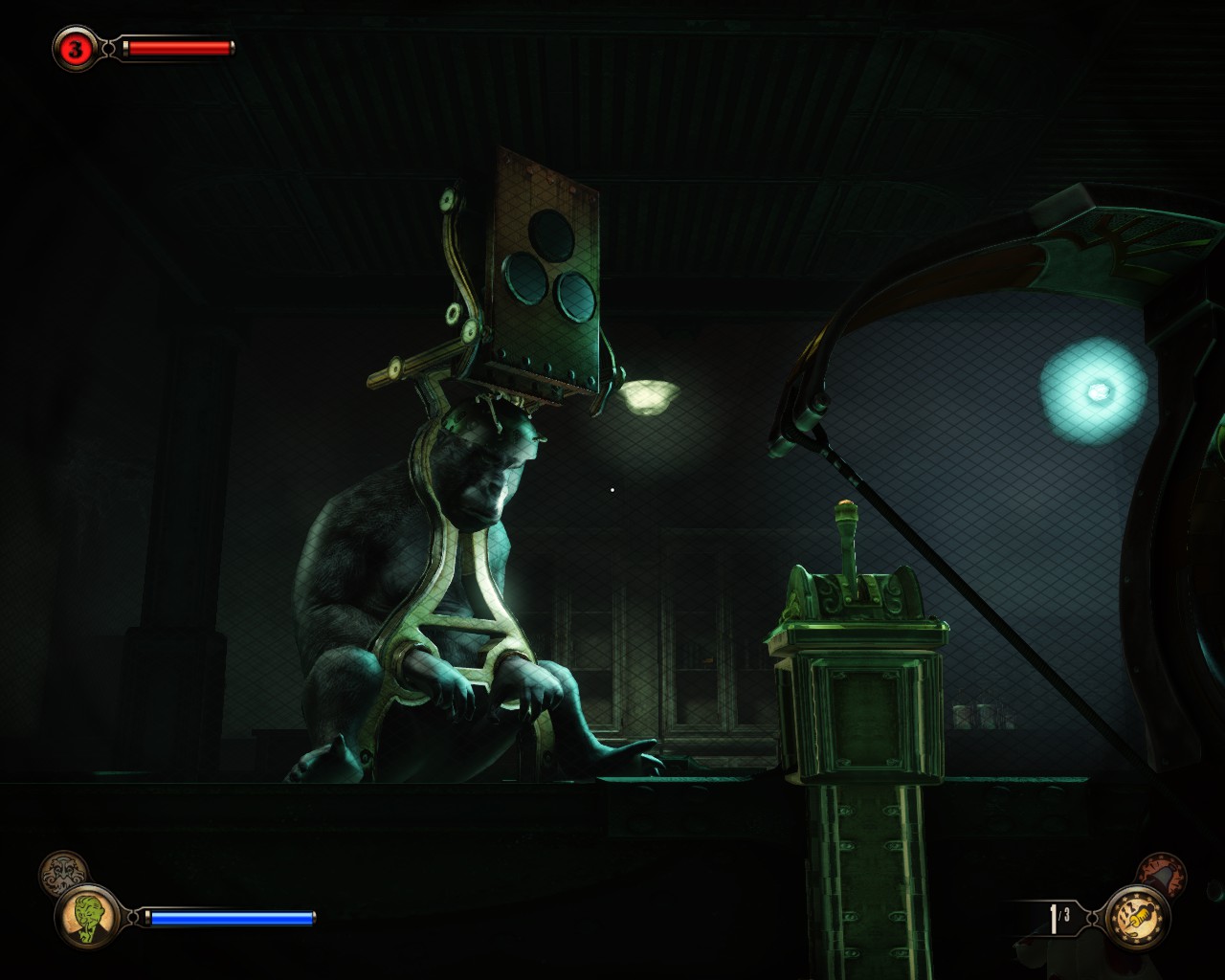Switch to the bearded mask vigor
Viewport: 1225px width, 980px height.
click(x=62, y=872)
